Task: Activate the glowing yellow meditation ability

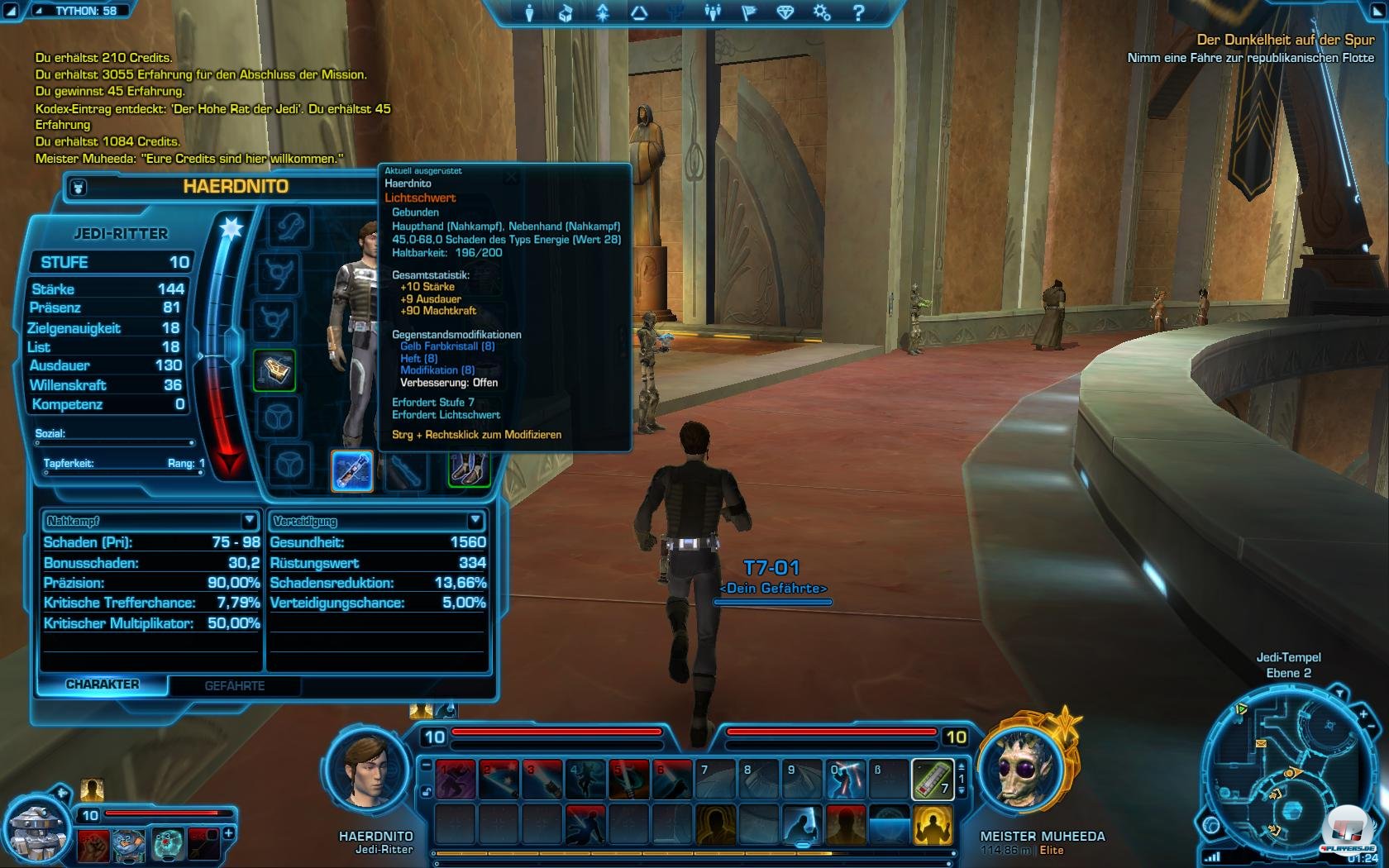Action: pyautogui.click(x=933, y=825)
